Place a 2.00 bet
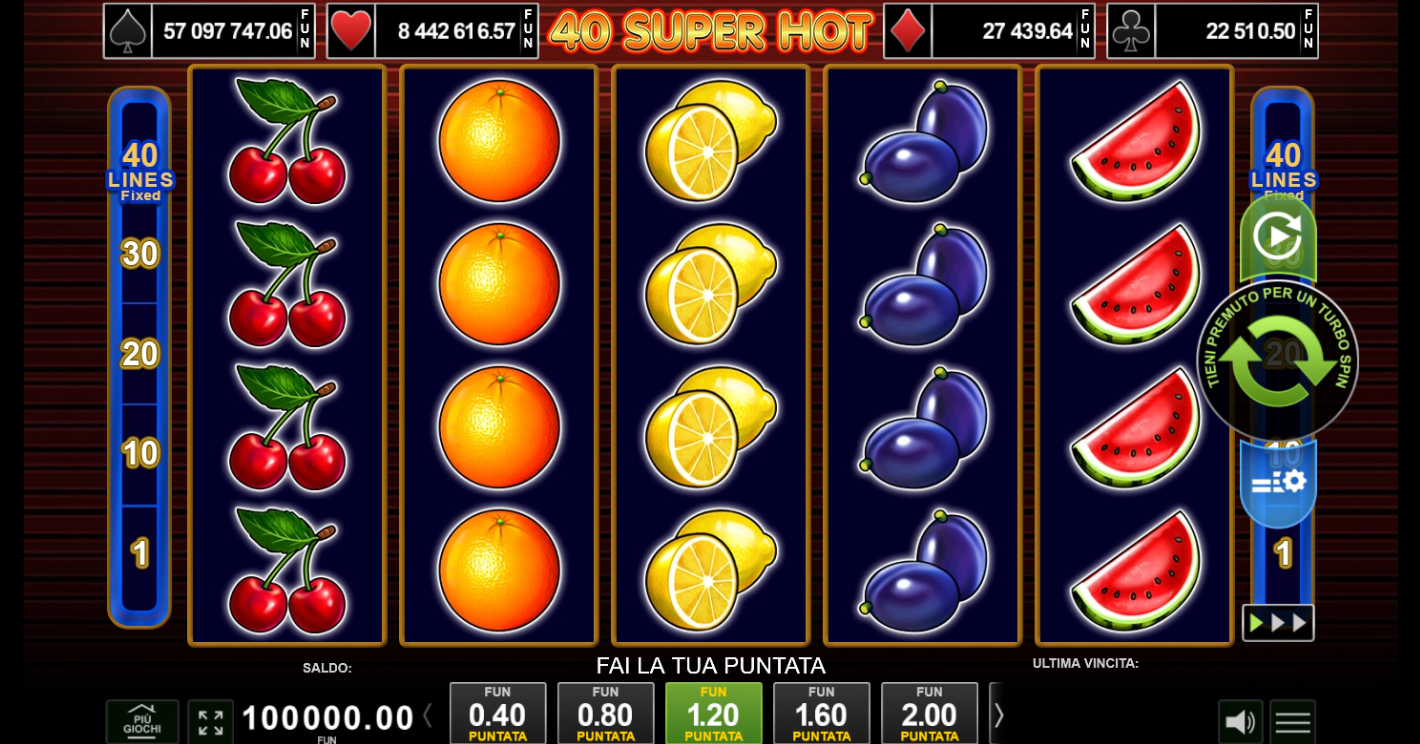Screen dimensions: 1420x744 point(929,714)
